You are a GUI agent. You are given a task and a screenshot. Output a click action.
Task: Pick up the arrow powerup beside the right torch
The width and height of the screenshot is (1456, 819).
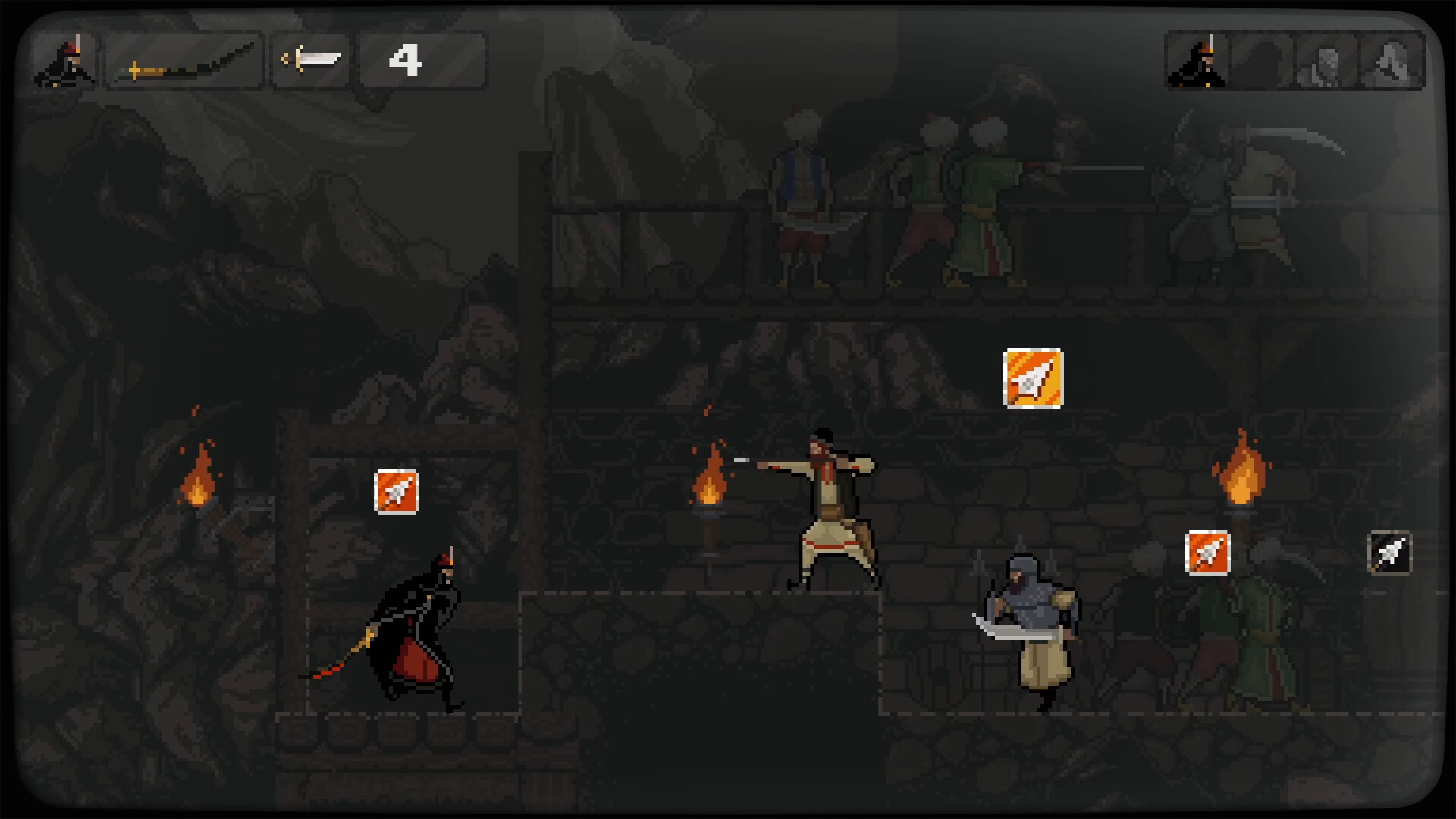1209,552
